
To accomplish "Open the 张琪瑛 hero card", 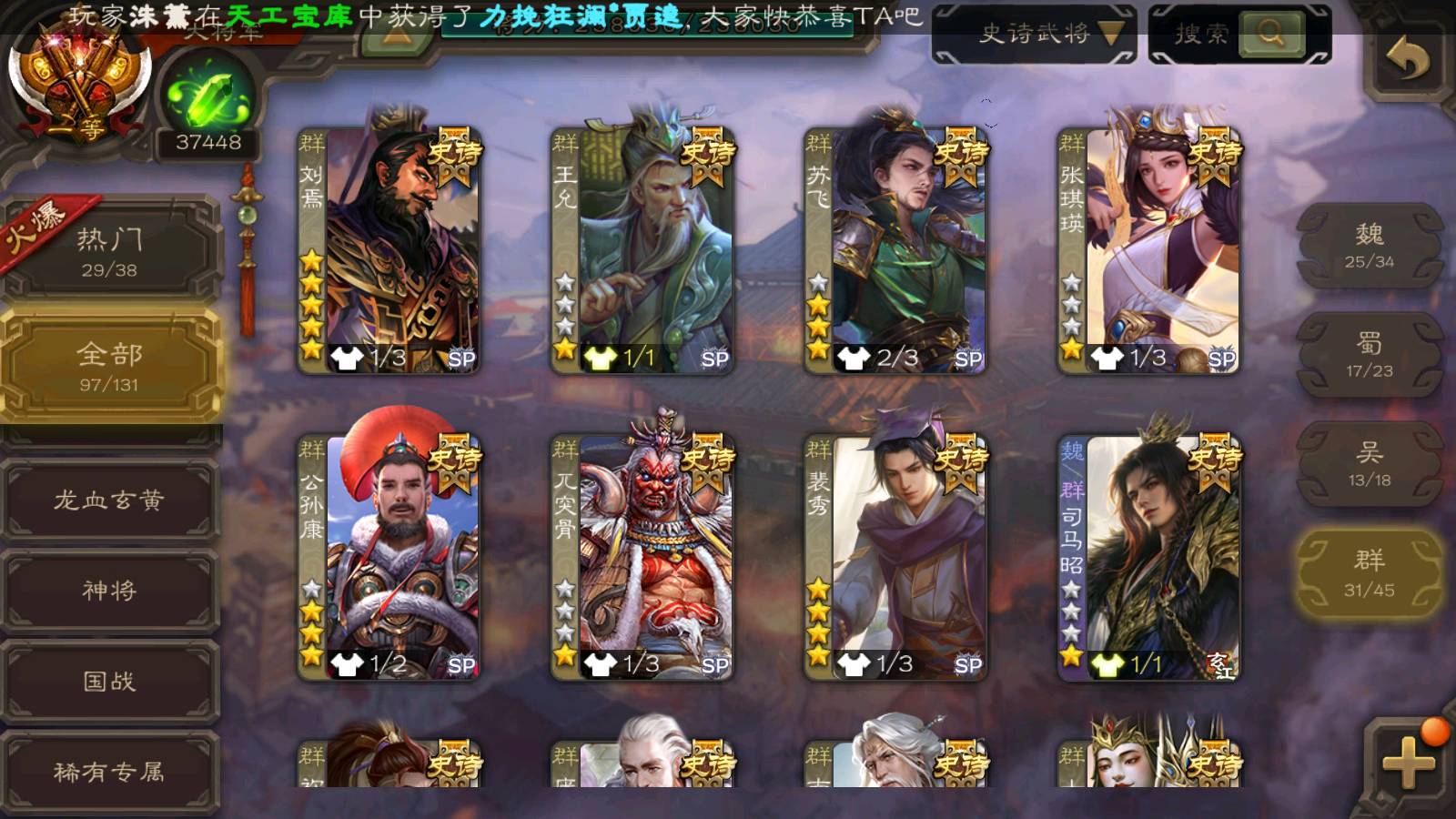I will tap(1149, 250).
